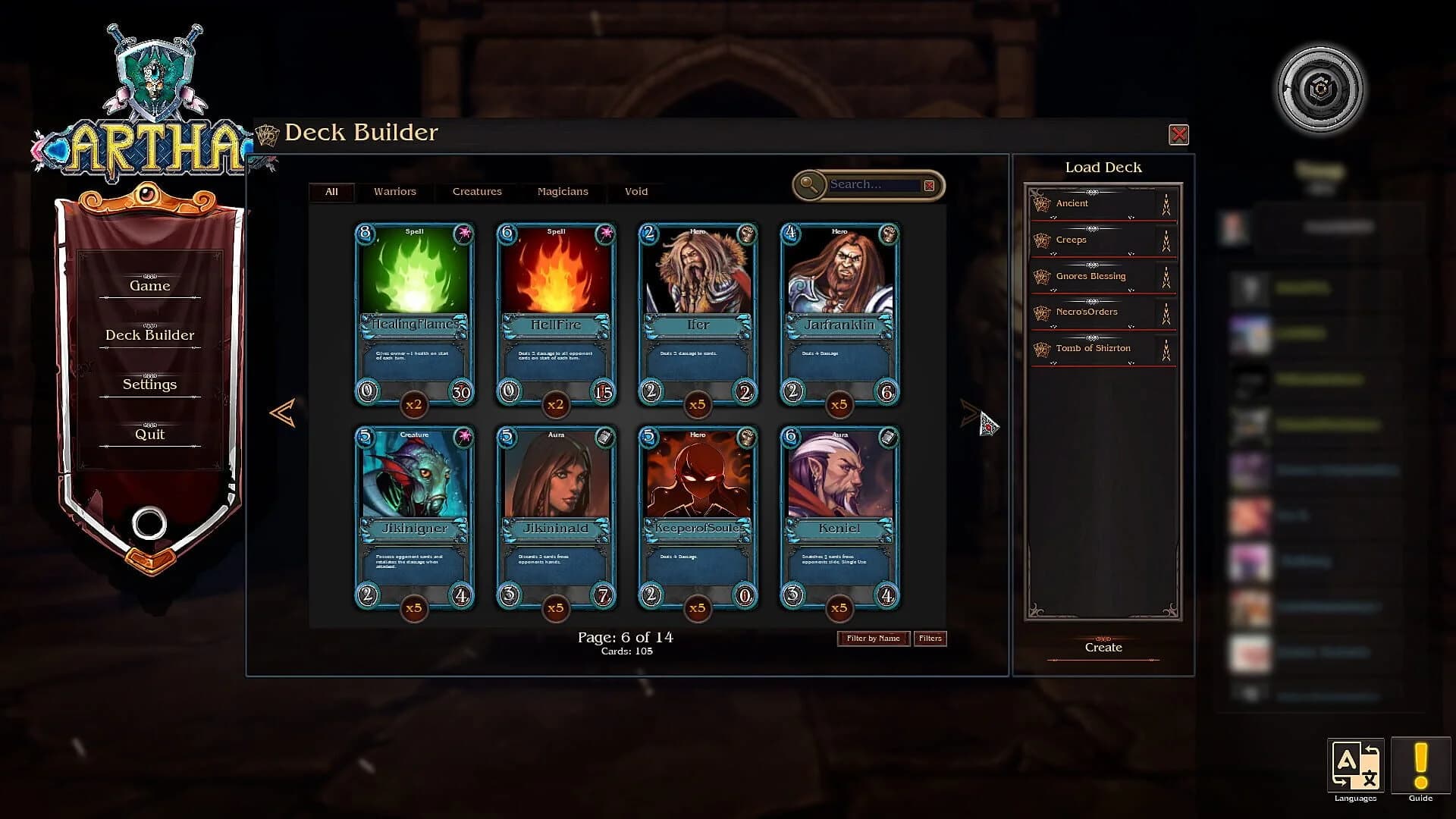Open the Magicians card category
The image size is (1456, 819).
(563, 192)
